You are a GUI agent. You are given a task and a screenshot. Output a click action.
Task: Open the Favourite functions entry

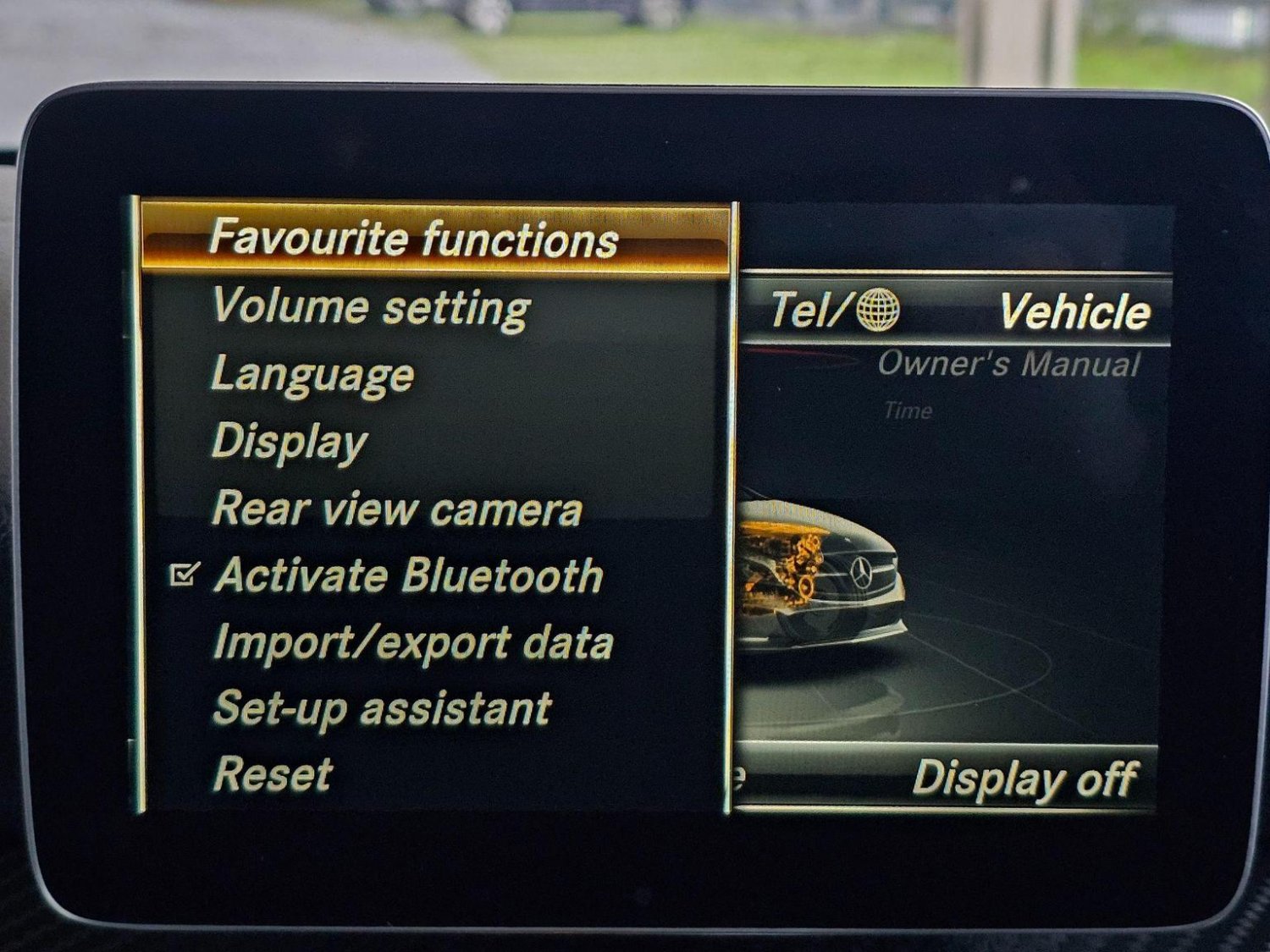click(413, 238)
